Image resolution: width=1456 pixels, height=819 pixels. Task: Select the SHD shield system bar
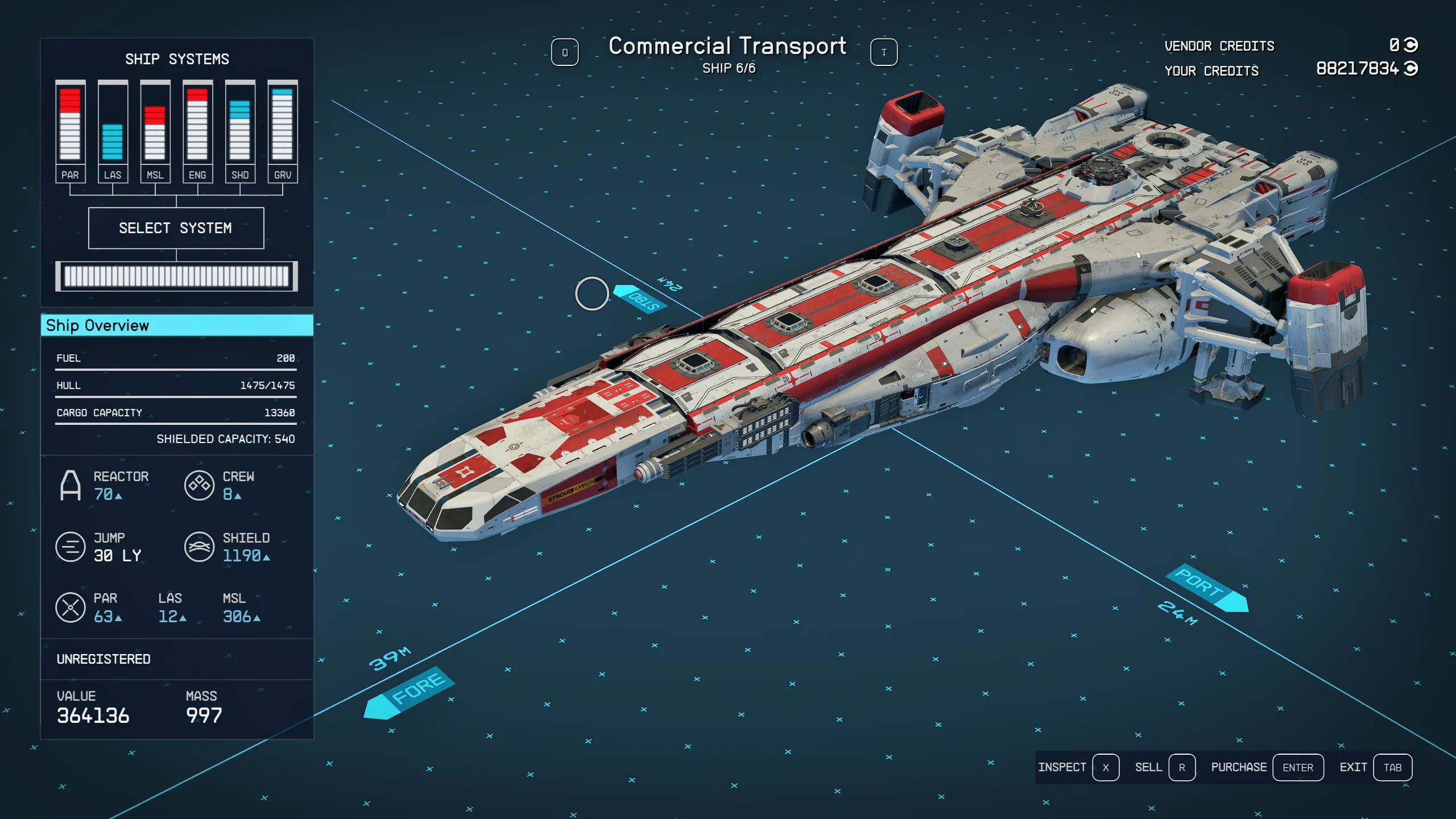click(x=240, y=131)
